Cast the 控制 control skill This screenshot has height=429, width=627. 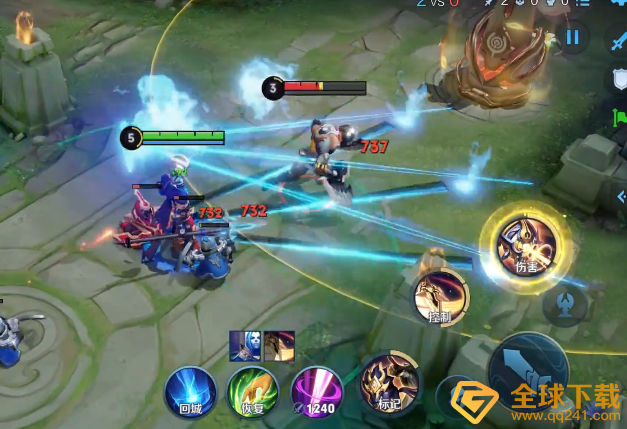[441, 296]
